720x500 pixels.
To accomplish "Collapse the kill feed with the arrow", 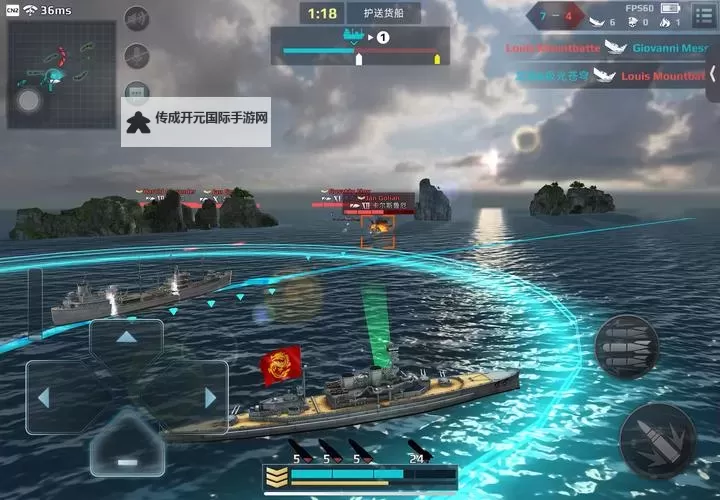I will tap(712, 75).
